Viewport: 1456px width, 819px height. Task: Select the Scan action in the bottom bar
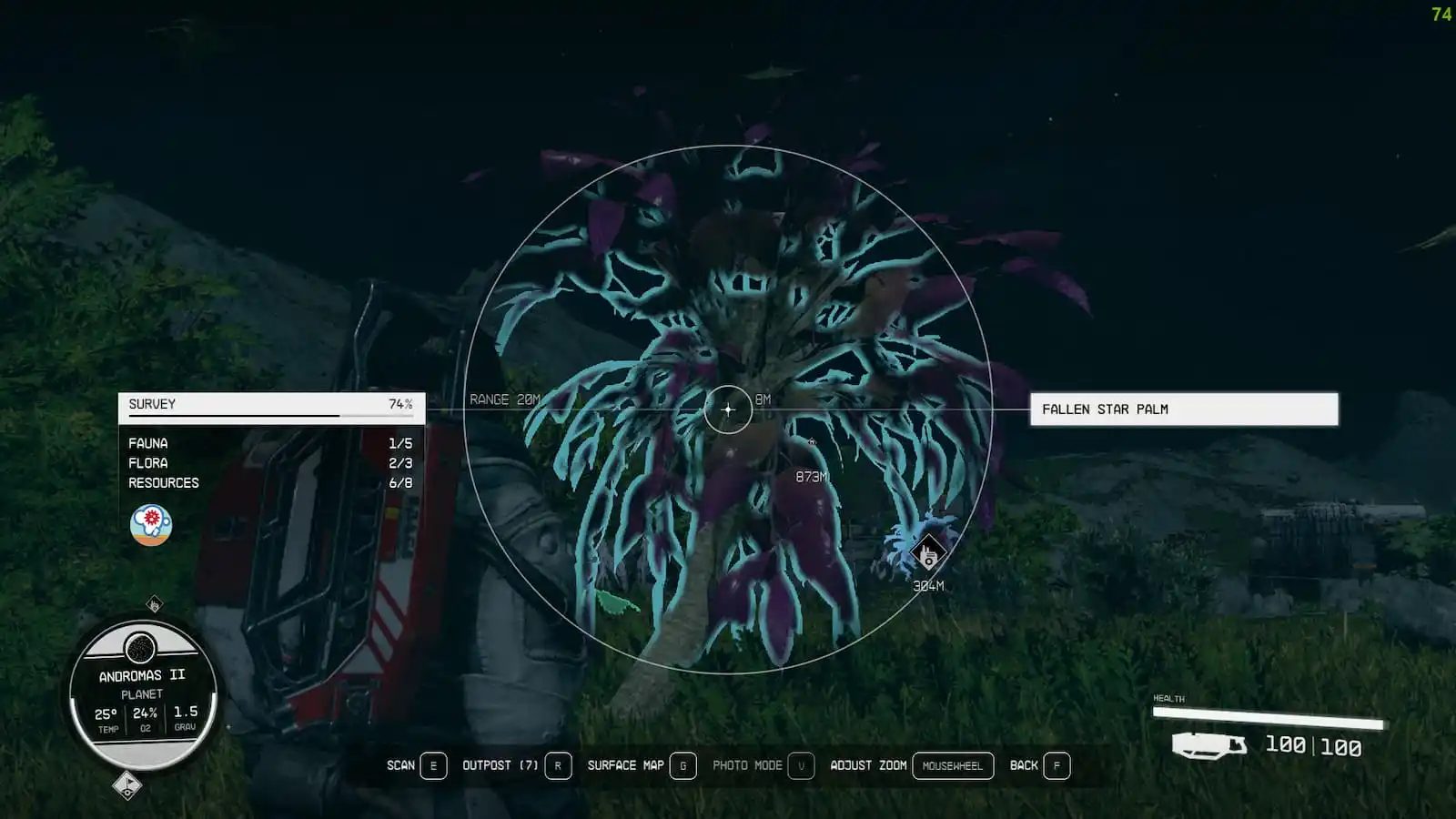pyautogui.click(x=416, y=765)
